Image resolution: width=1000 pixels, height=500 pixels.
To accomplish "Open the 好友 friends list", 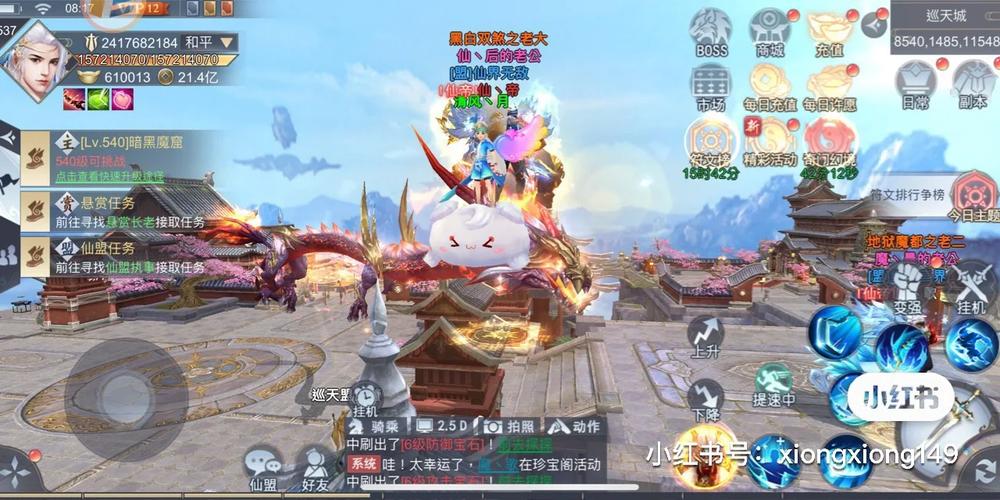I will point(316,468).
